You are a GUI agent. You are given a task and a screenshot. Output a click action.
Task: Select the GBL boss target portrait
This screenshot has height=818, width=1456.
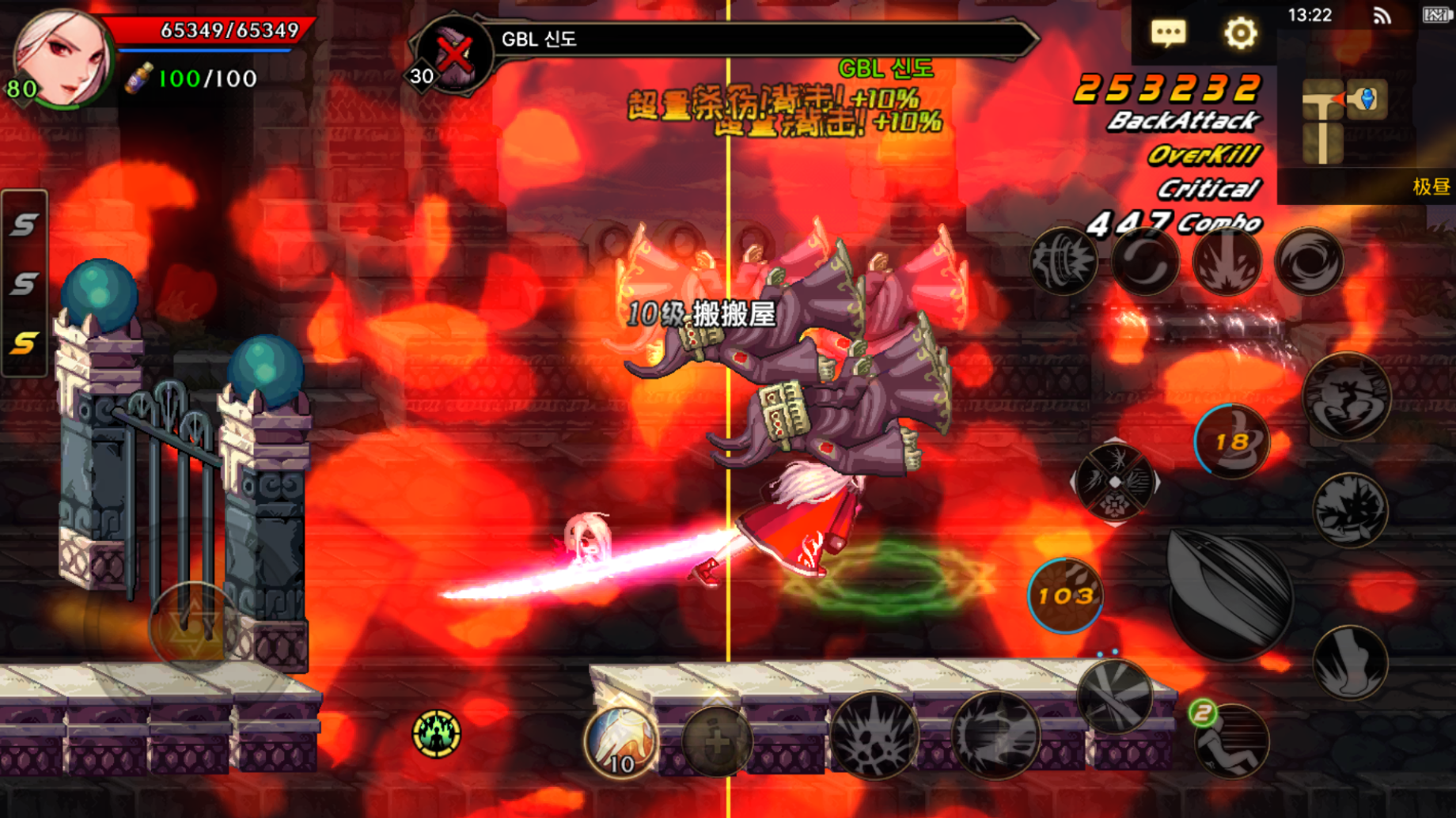click(x=453, y=54)
